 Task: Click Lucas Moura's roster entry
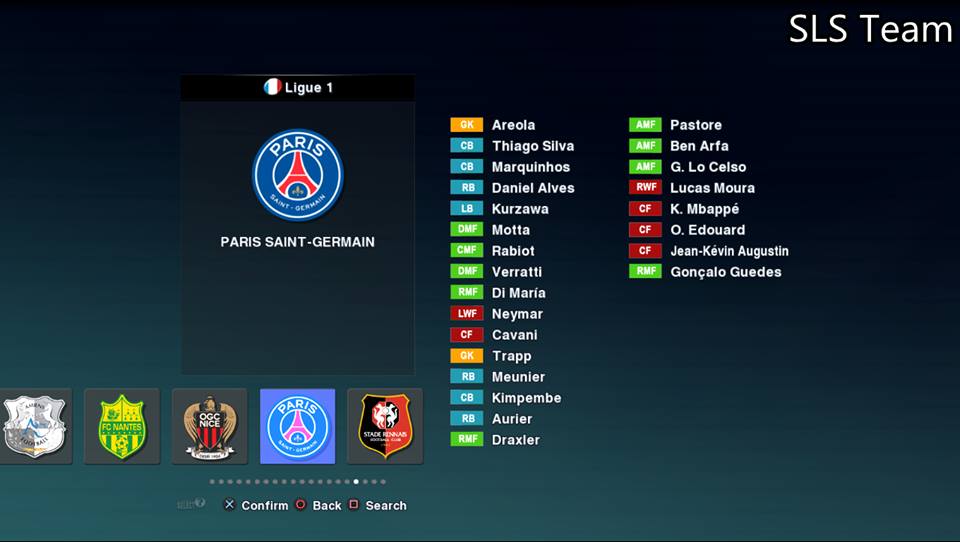click(x=712, y=188)
